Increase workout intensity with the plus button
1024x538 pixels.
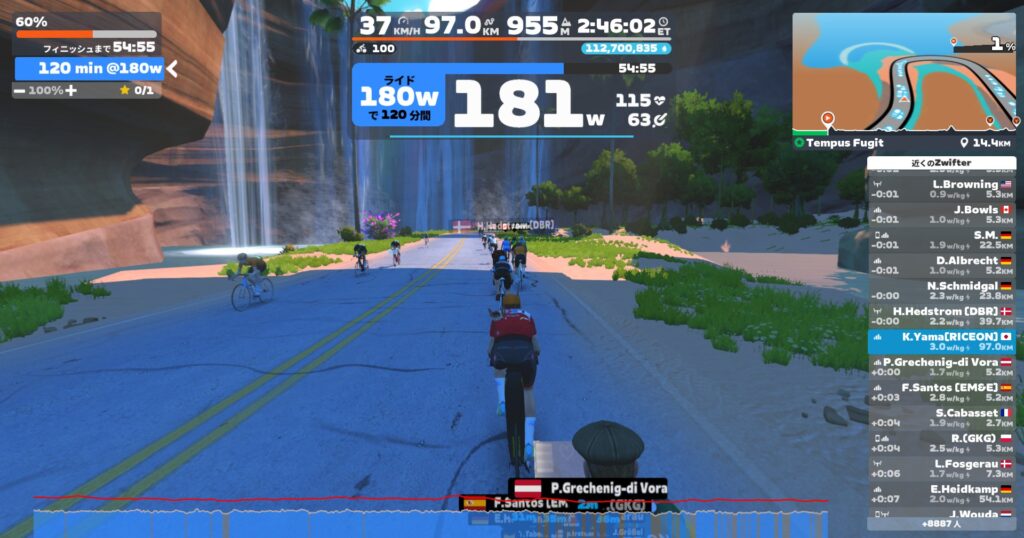[71, 91]
